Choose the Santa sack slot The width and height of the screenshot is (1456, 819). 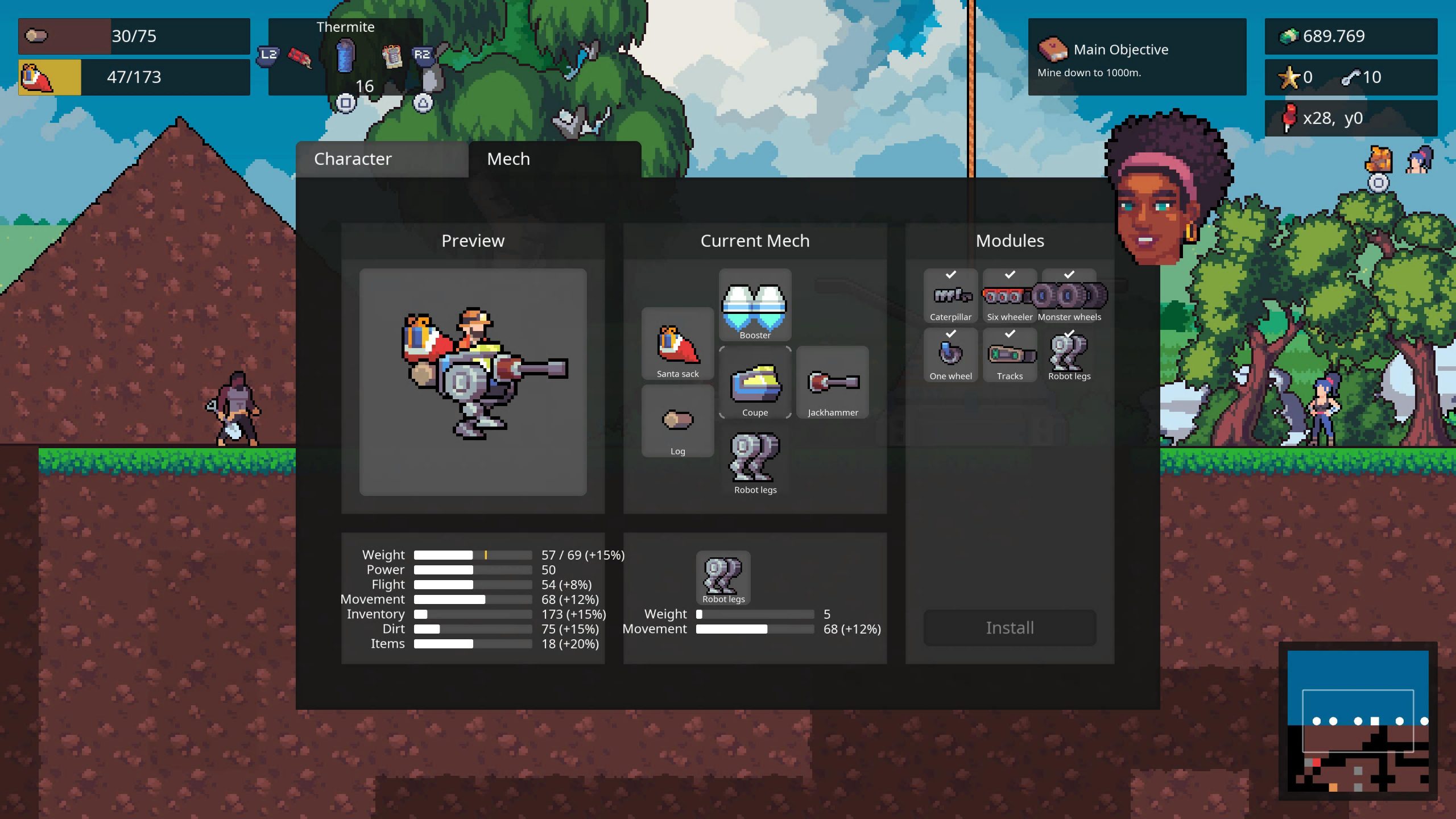(677, 344)
